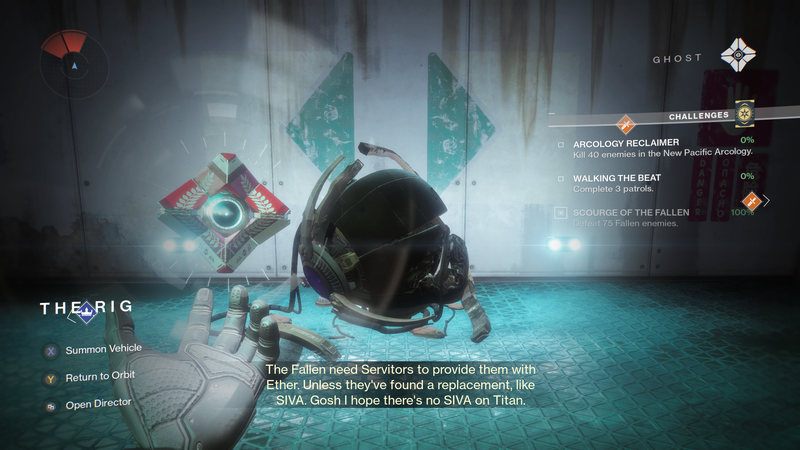Click the Ghost emblem icon

(739, 56)
